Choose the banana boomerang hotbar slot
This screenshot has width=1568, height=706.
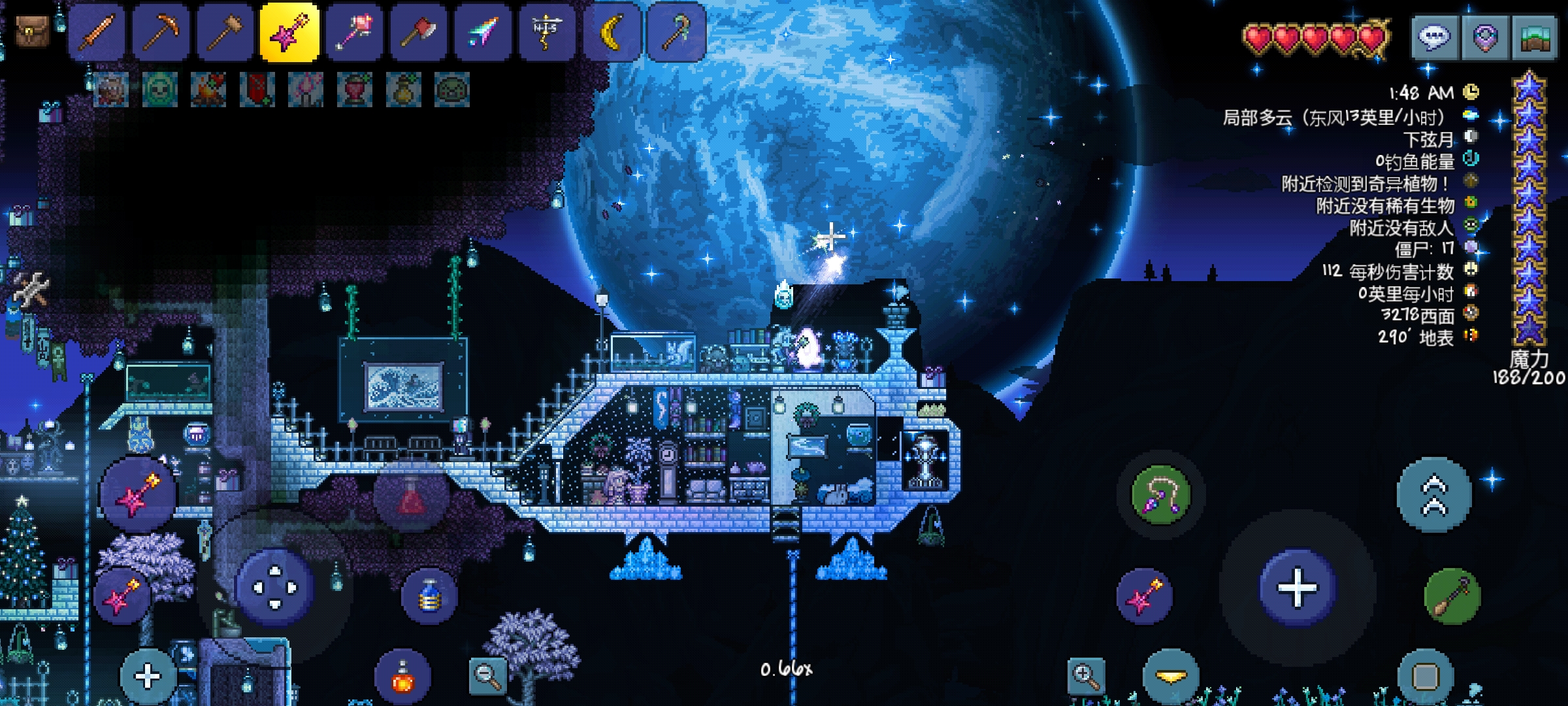click(612, 31)
